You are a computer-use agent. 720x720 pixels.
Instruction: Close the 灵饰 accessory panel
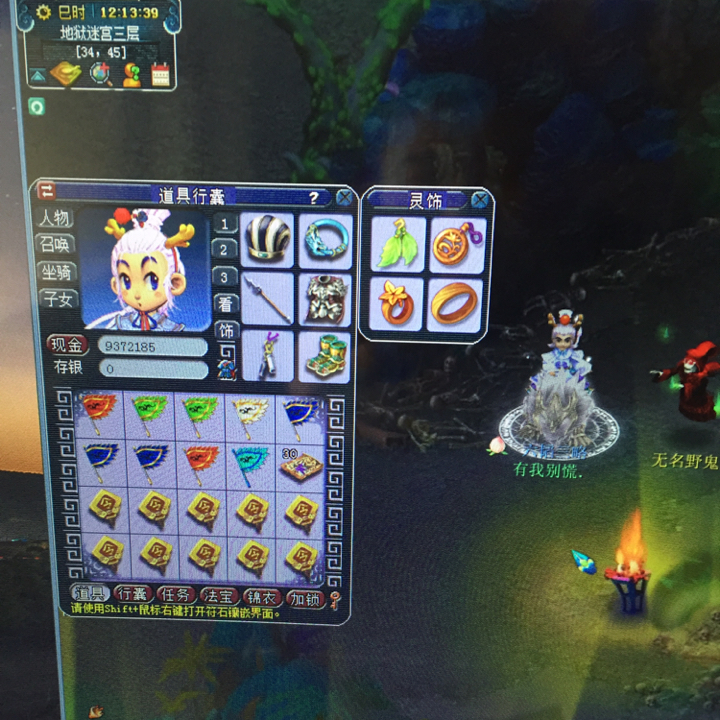[x=480, y=199]
